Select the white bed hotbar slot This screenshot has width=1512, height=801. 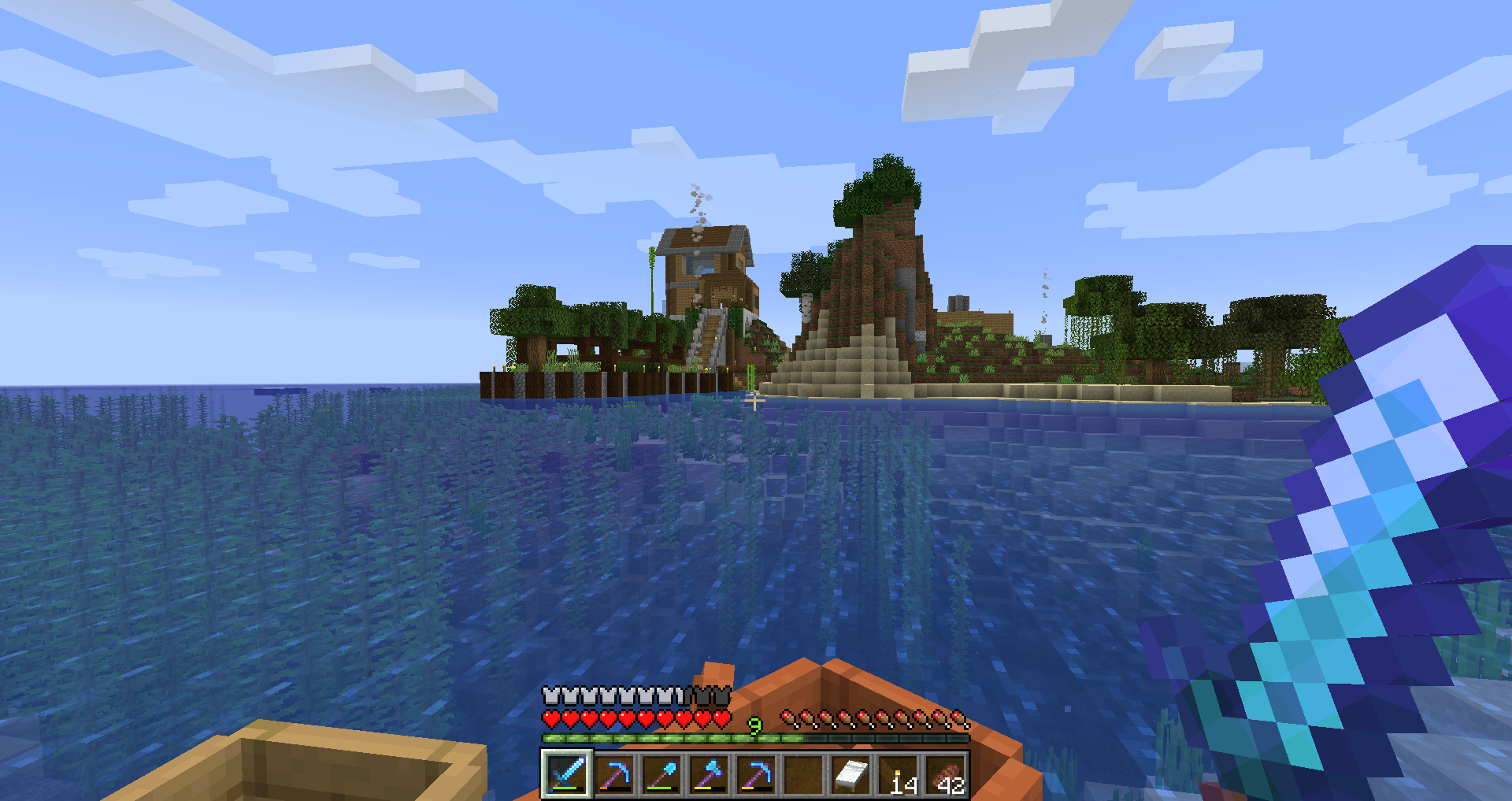coord(851,774)
